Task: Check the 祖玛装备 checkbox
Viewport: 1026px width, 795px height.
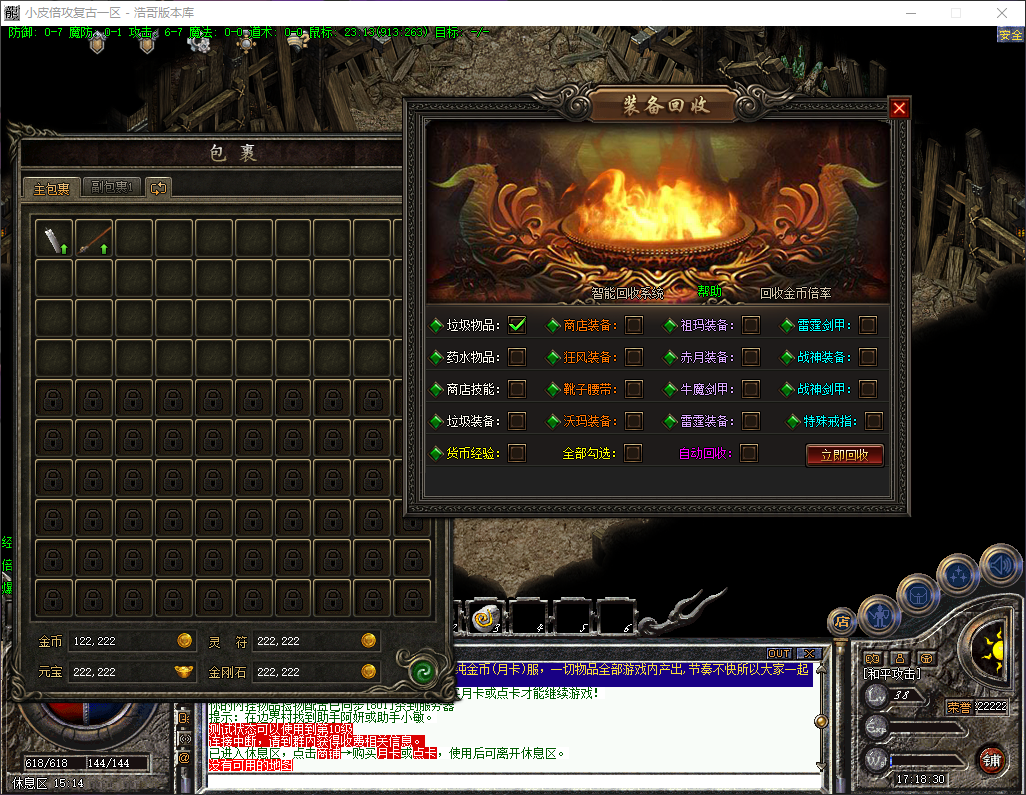Action: click(x=751, y=324)
